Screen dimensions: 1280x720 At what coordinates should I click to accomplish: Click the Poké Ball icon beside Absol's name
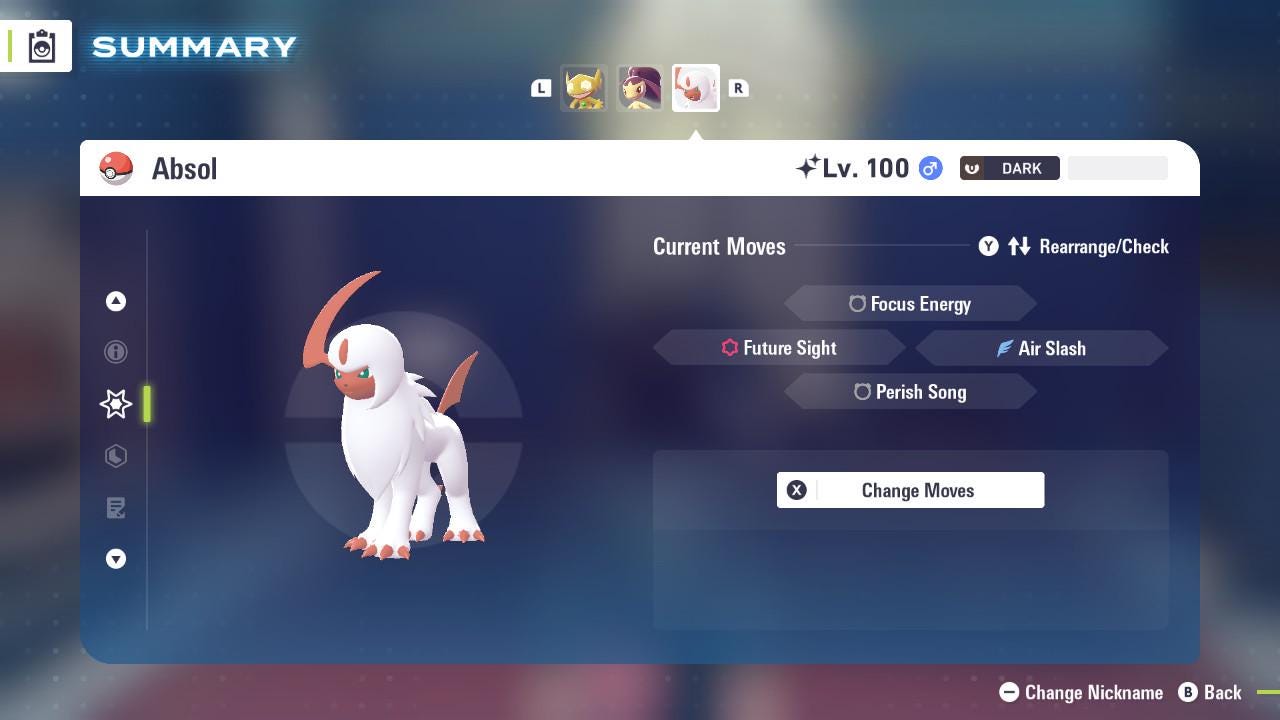(117, 168)
